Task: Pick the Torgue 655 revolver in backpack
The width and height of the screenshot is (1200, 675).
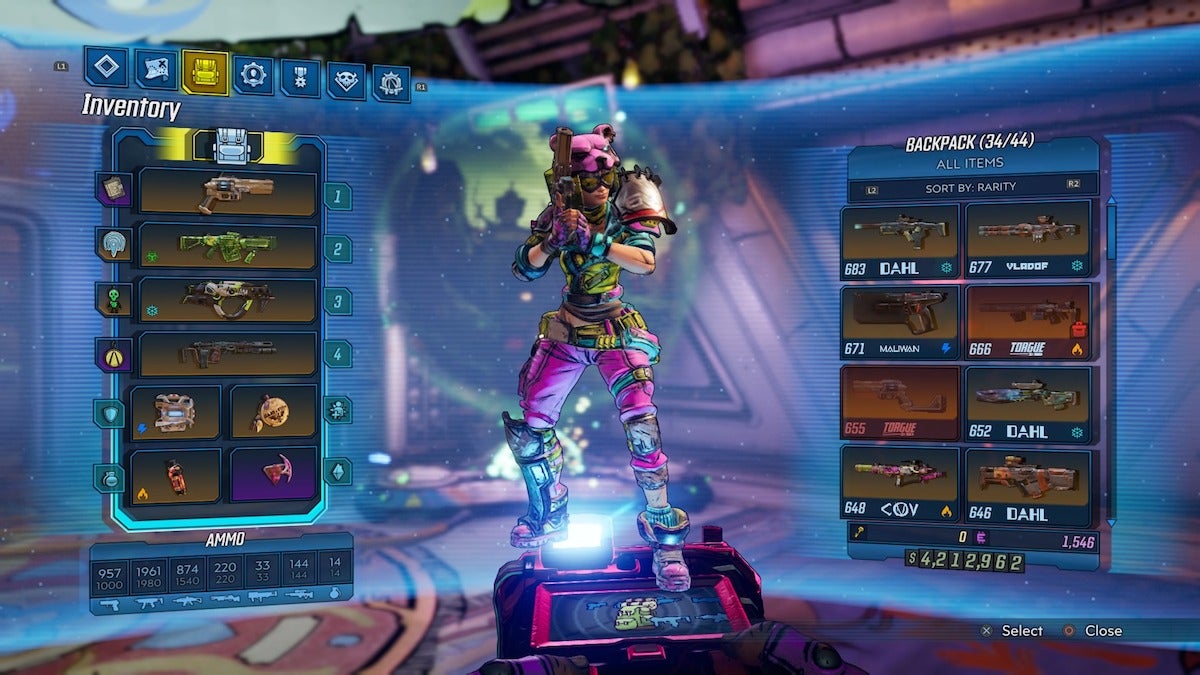Action: click(900, 404)
